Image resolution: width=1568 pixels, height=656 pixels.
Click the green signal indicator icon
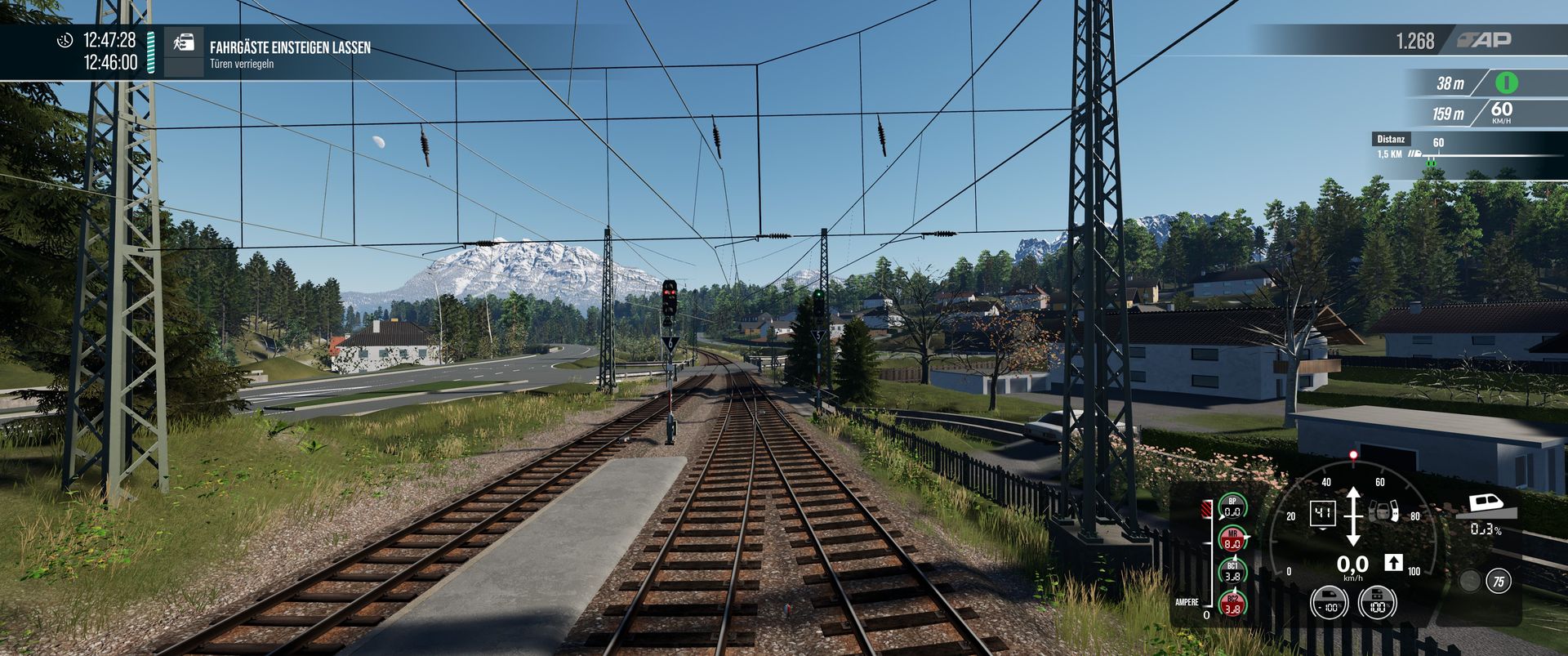coord(1506,83)
